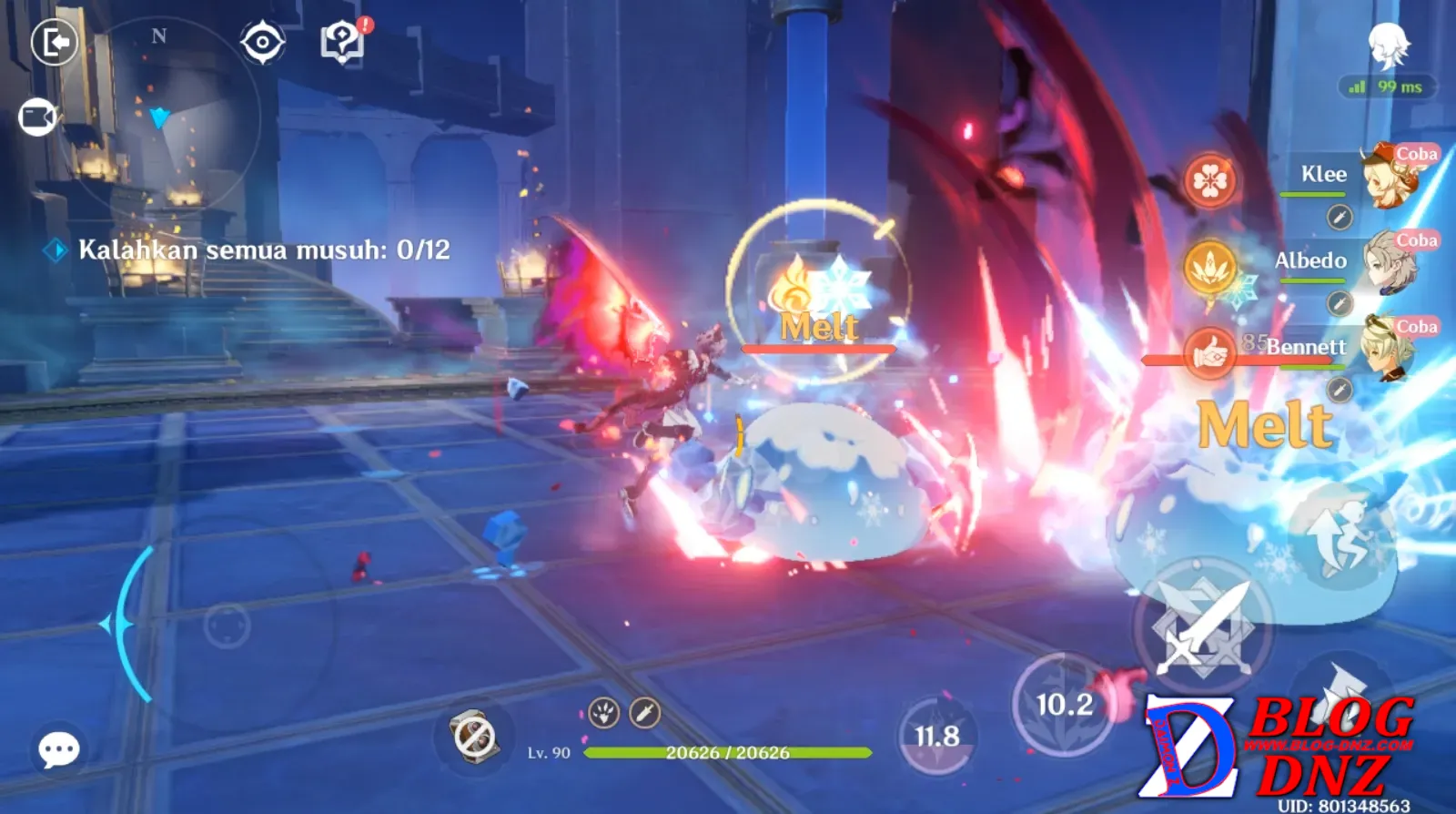1456x814 pixels.
Task: Activate the elemental burst showing 11.8
Action: pos(936,736)
